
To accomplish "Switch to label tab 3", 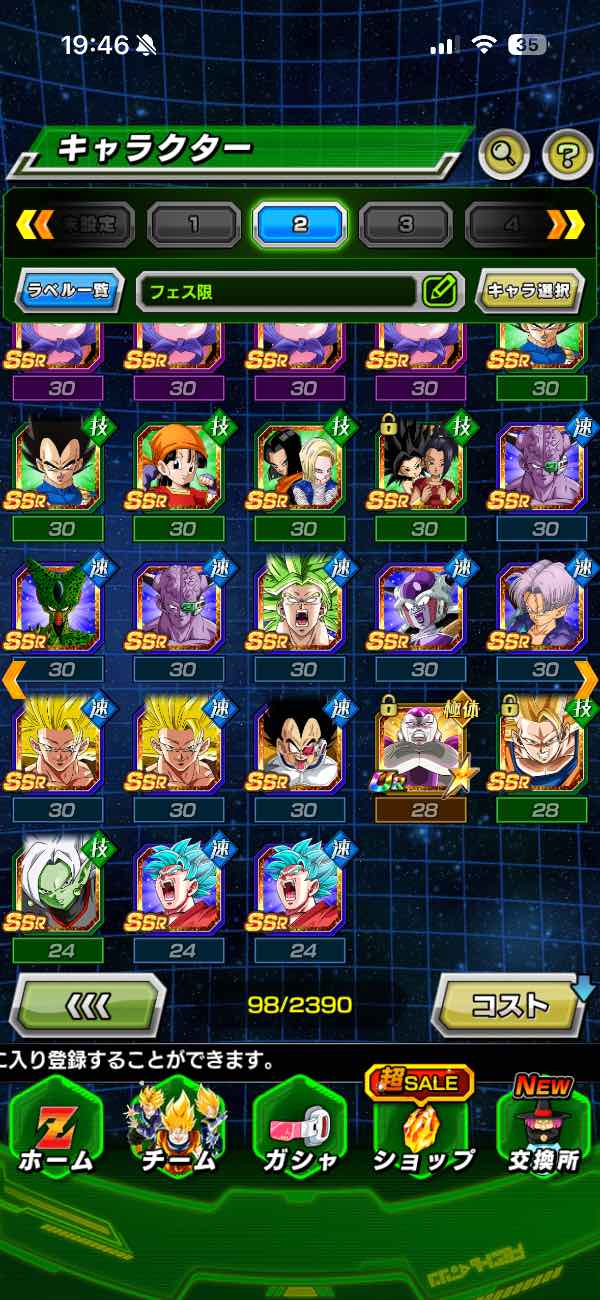I will click(405, 224).
